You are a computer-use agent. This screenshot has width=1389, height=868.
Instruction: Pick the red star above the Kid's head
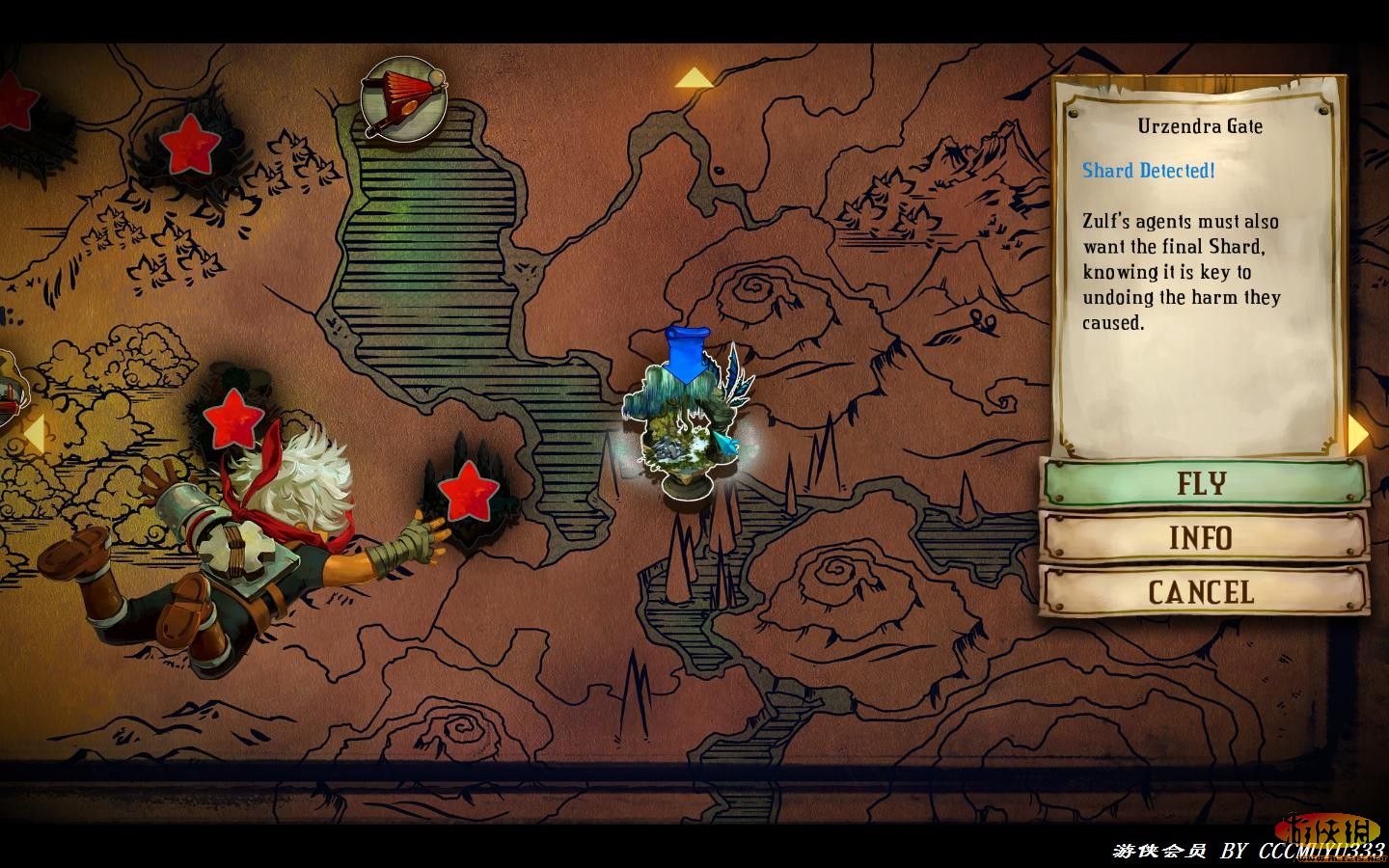[233, 418]
